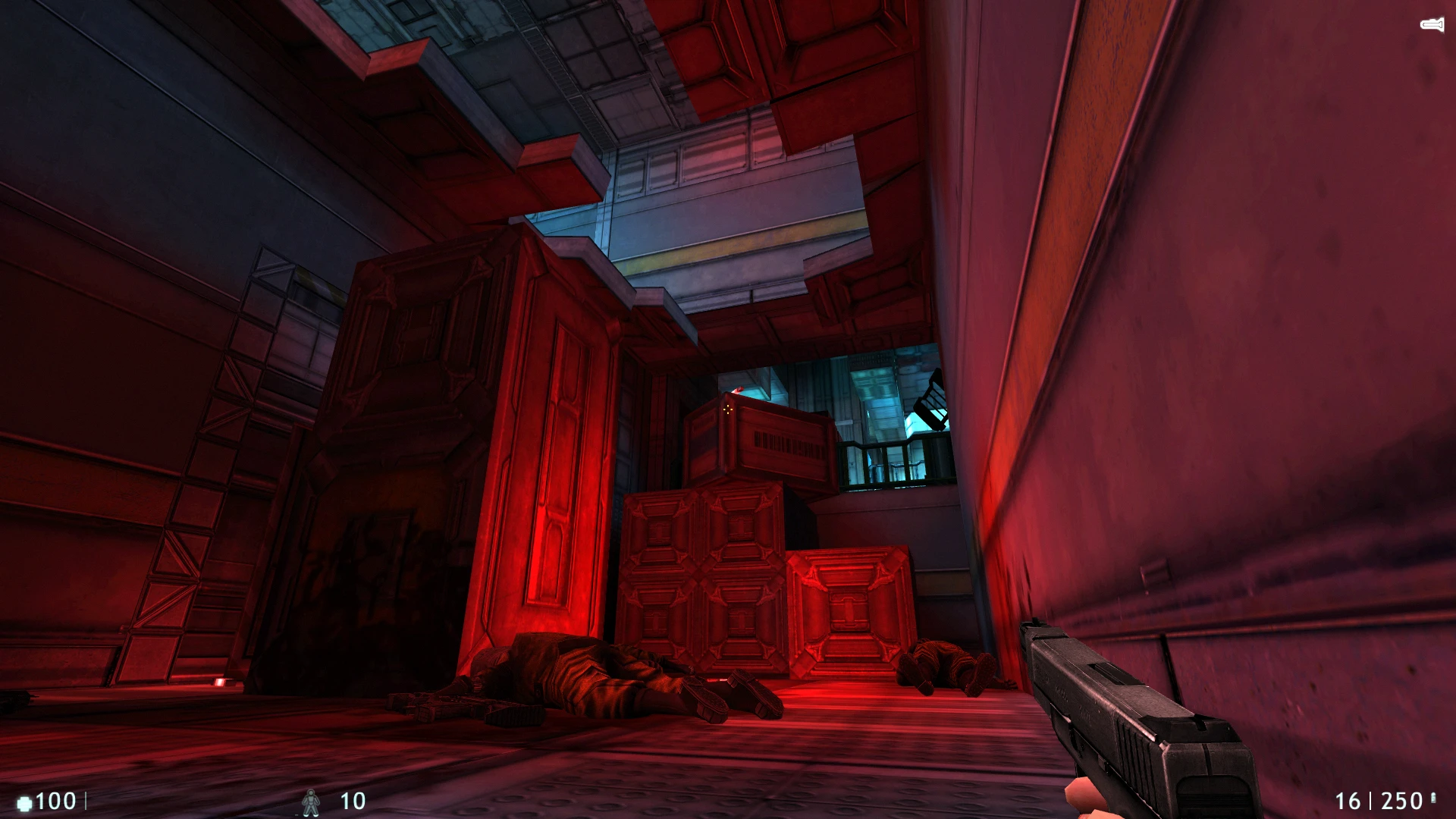
Task: Click the health value reading 100
Action: 57,799
